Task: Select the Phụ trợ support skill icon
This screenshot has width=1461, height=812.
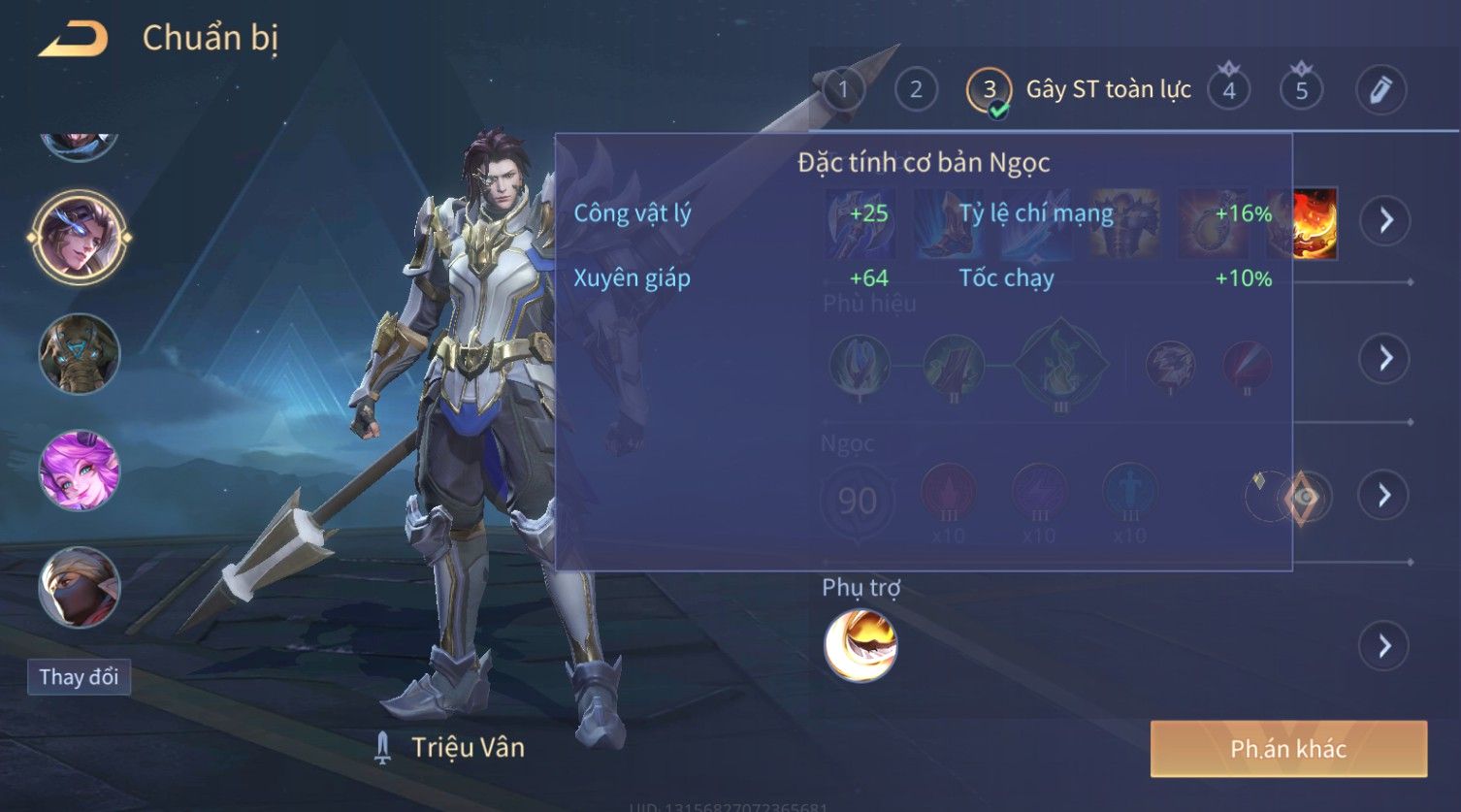Action: (860, 645)
